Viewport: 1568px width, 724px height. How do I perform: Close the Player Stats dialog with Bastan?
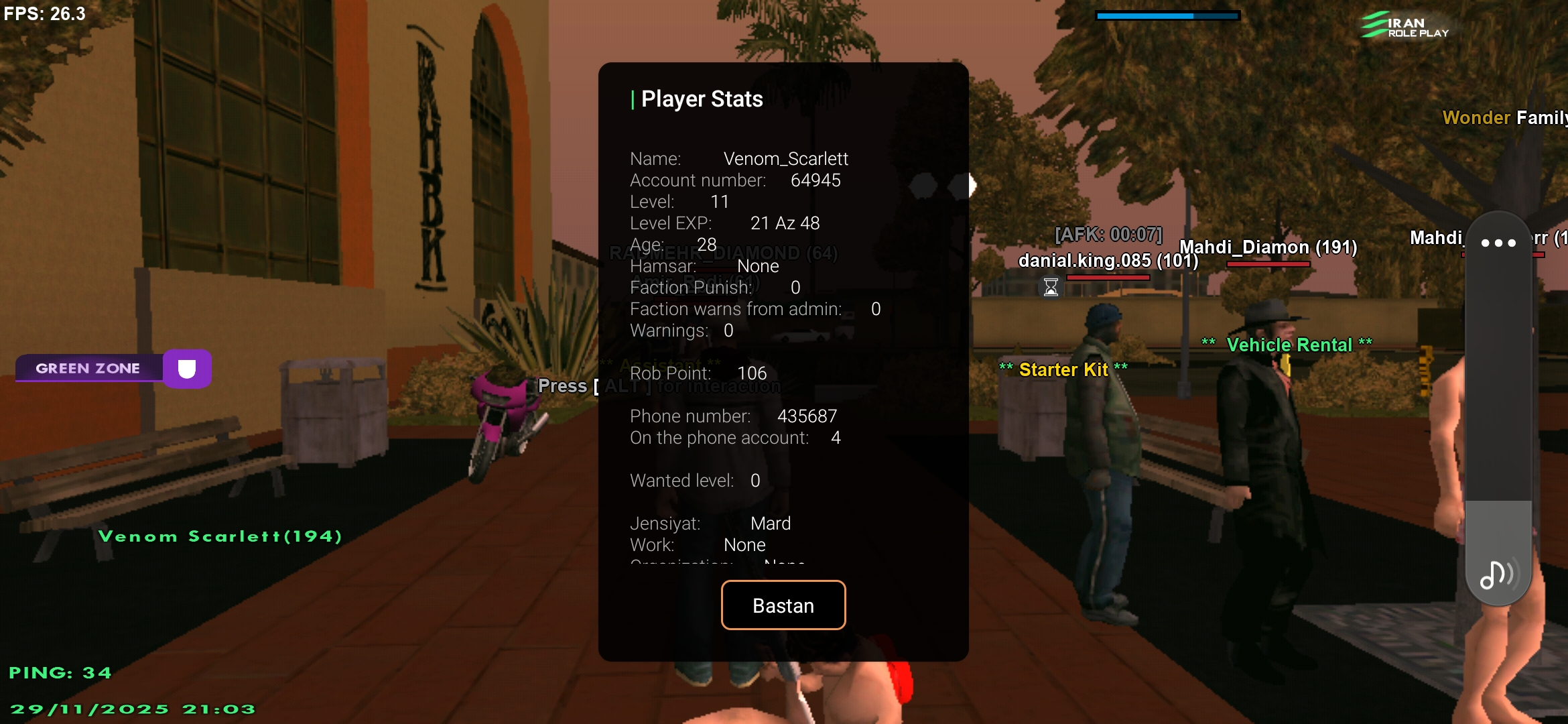(x=783, y=605)
